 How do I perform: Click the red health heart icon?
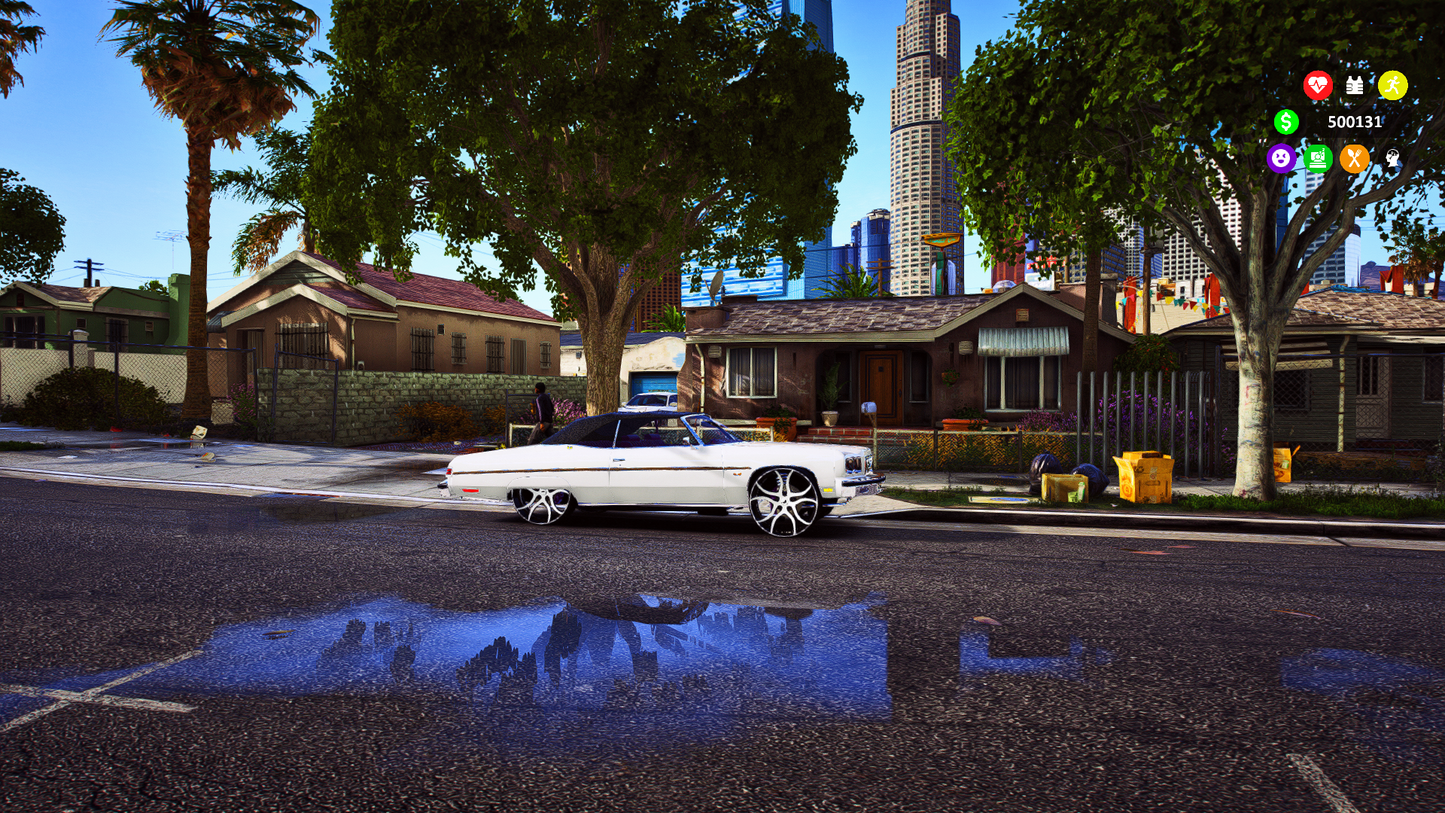tap(1318, 85)
